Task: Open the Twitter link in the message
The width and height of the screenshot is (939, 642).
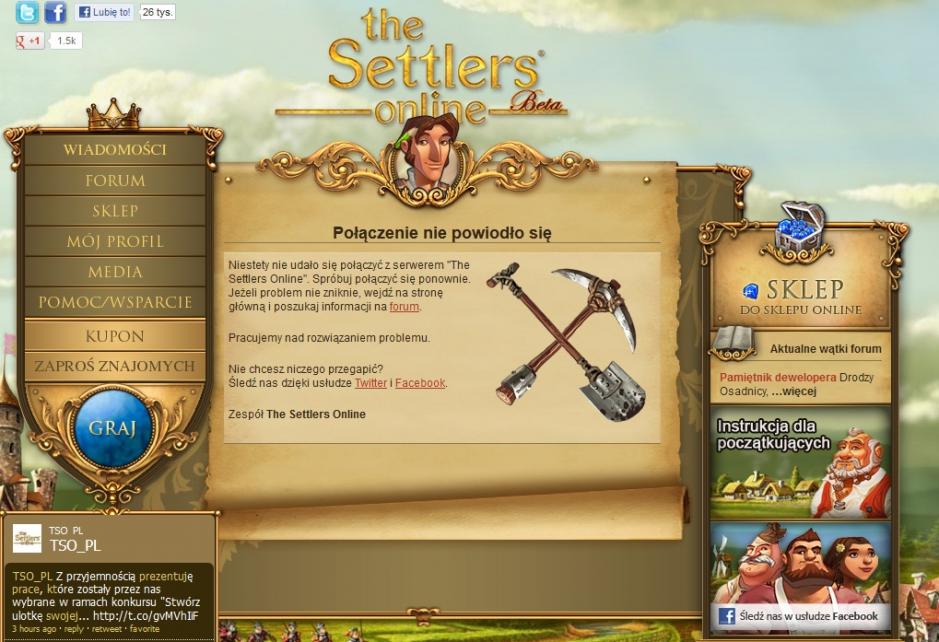Action: click(370, 383)
